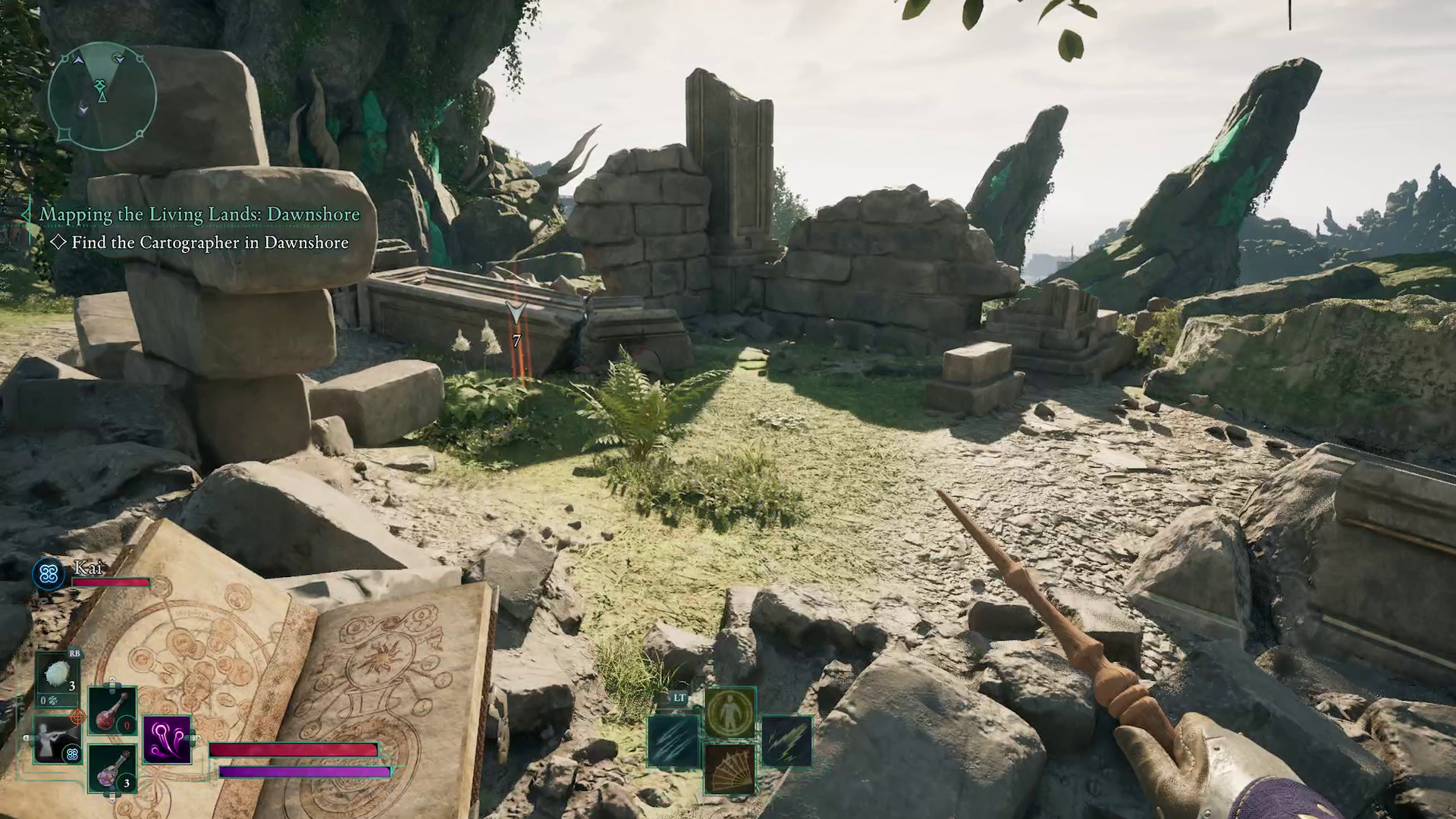The image size is (1456, 819).
Task: Click the purple wisp ability icon
Action: click(167, 741)
